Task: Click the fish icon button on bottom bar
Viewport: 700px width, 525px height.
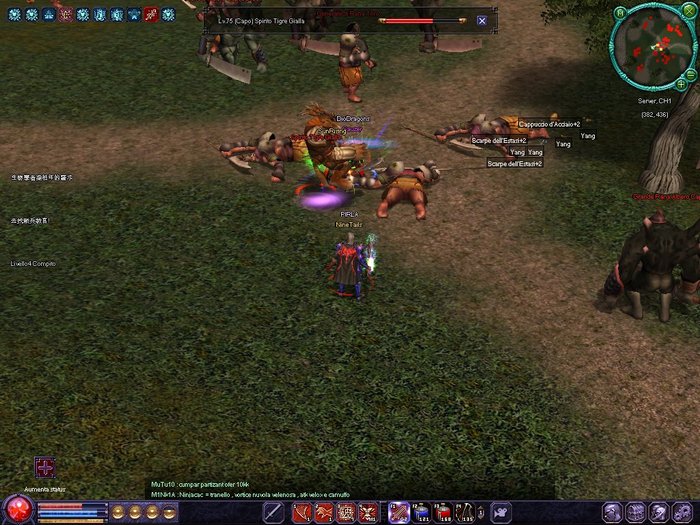Action: (x=499, y=513)
